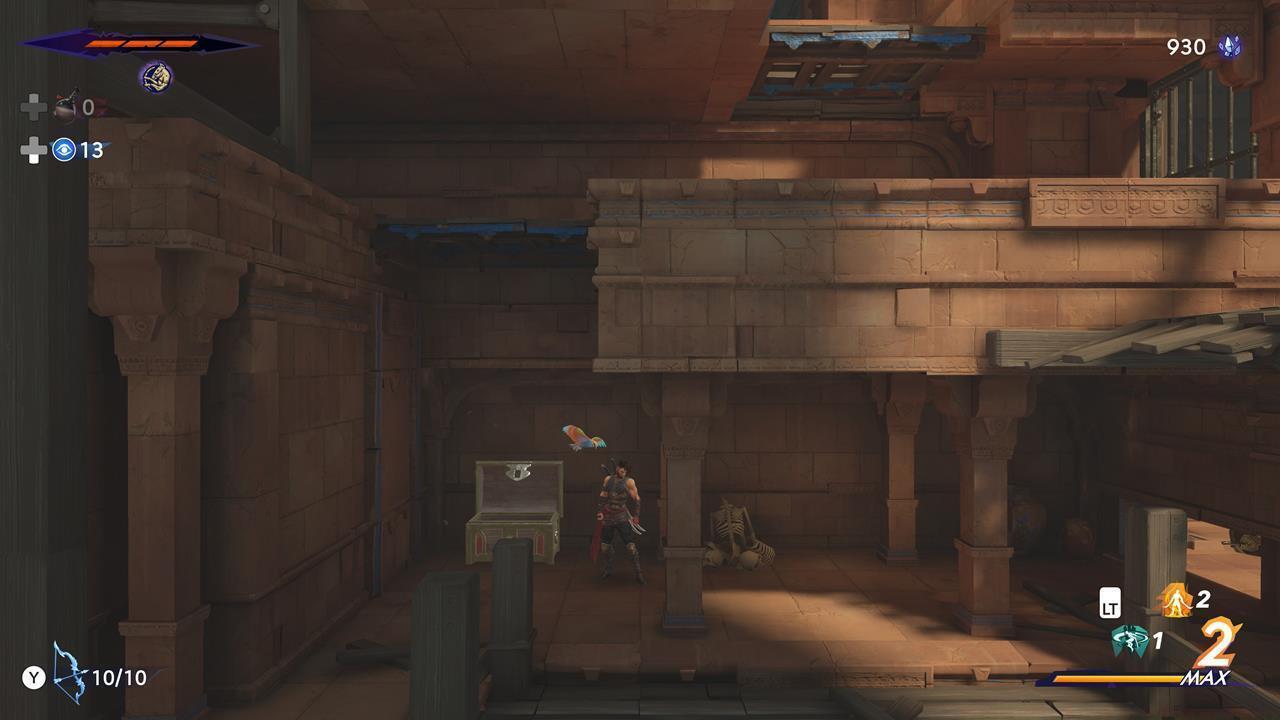Image resolution: width=1280 pixels, height=720 pixels.
Task: Click the d-pad plus beside the eye counter
Action: (34, 148)
